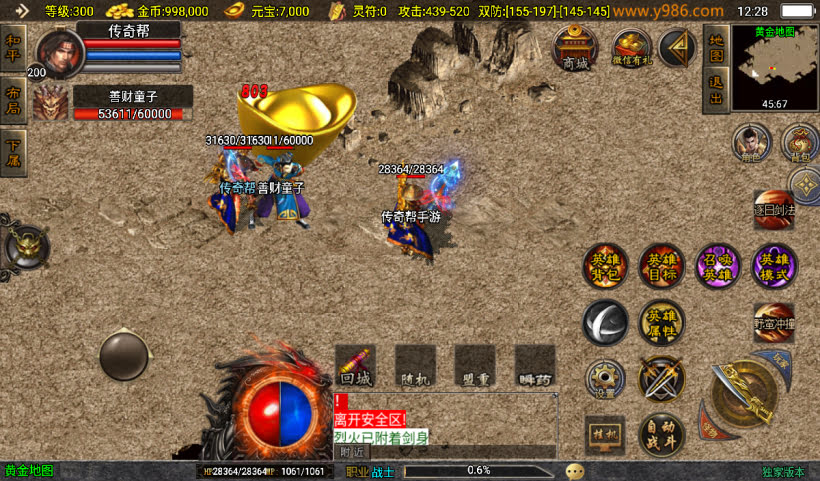
Task: Activate the 逐日剑法 skill
Action: tap(775, 209)
